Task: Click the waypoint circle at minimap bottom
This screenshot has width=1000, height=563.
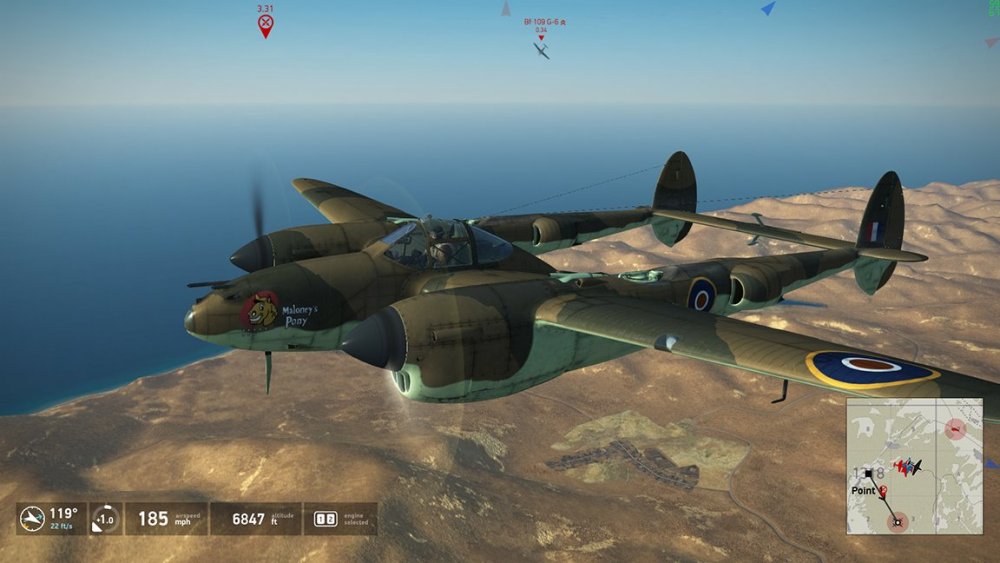Action: (897, 520)
